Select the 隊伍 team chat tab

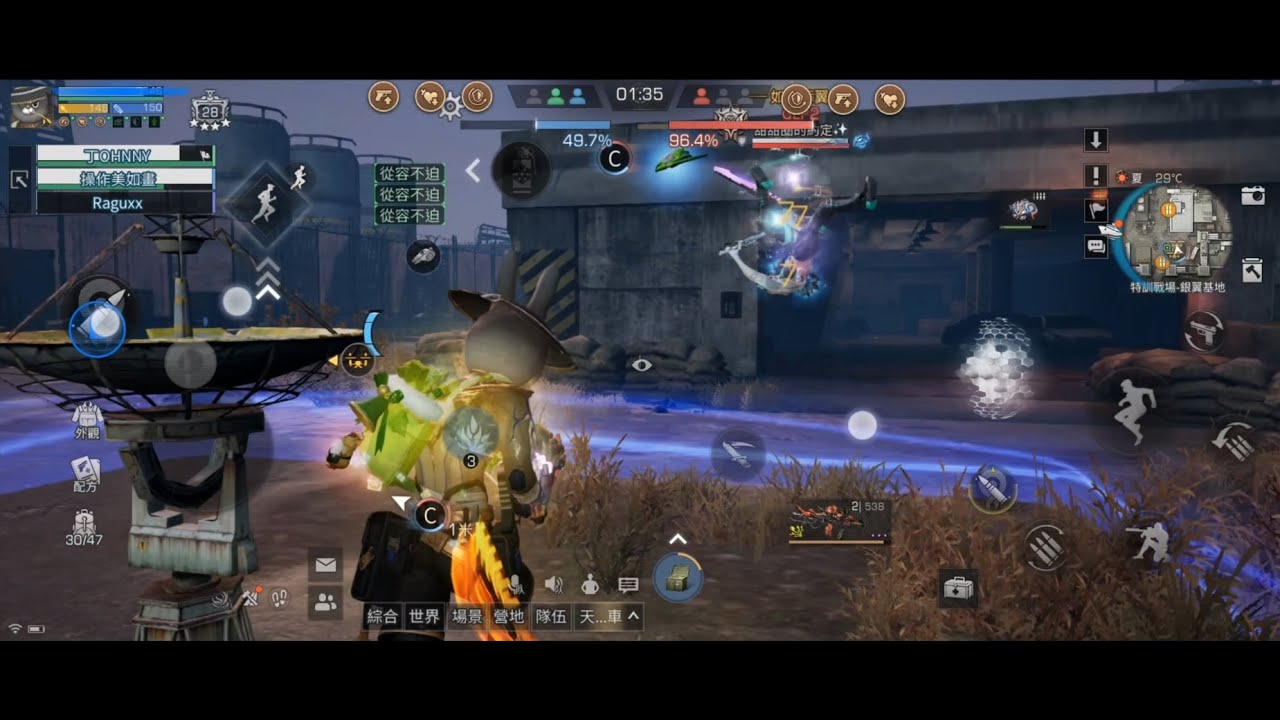(551, 616)
